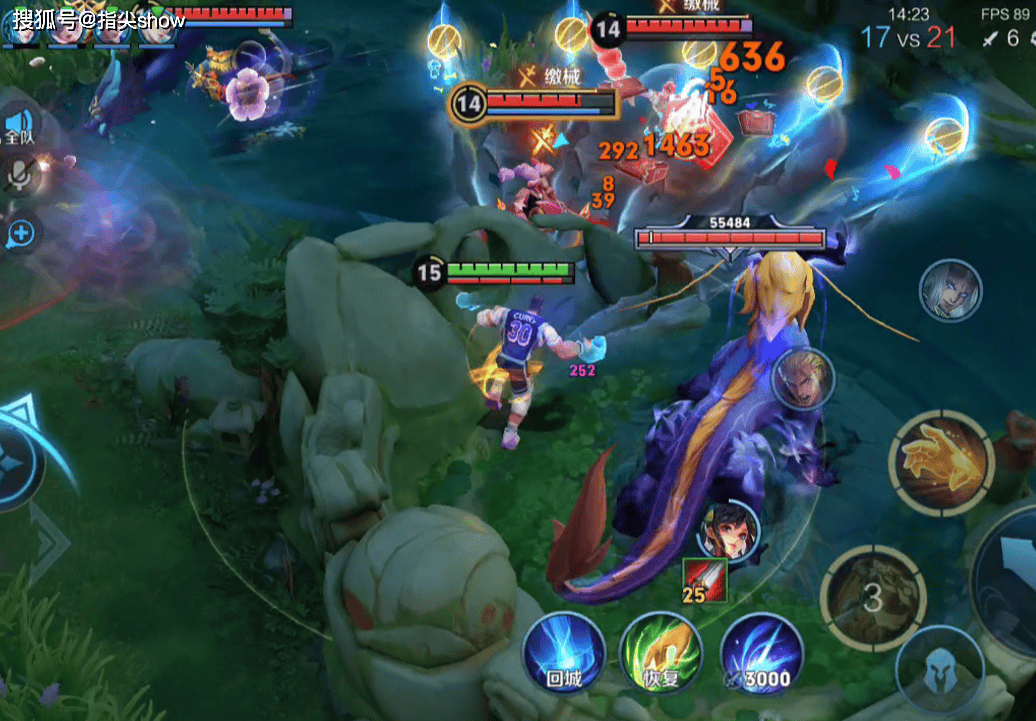The width and height of the screenshot is (1036, 721).
Task: Target the blonde enemy hero portrait
Action: click(x=804, y=377)
